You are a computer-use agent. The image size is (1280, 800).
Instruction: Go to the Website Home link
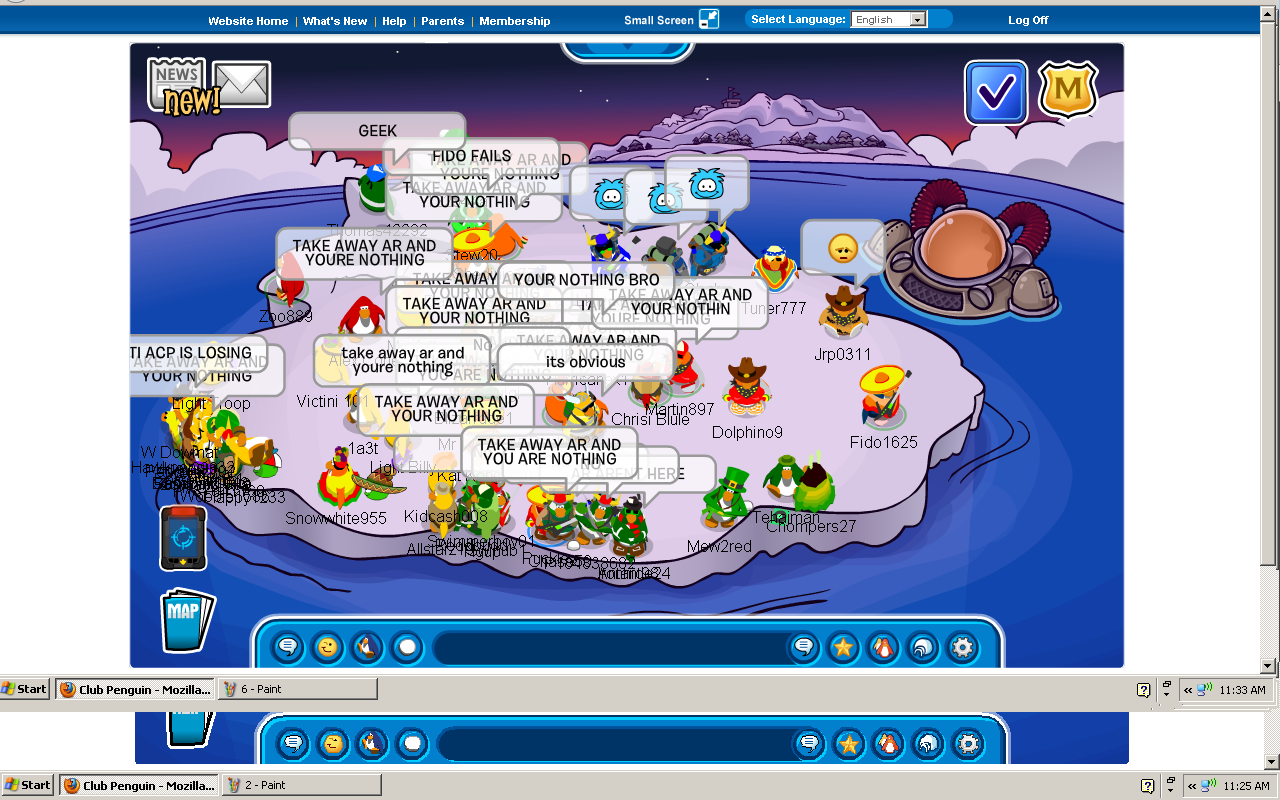248,21
